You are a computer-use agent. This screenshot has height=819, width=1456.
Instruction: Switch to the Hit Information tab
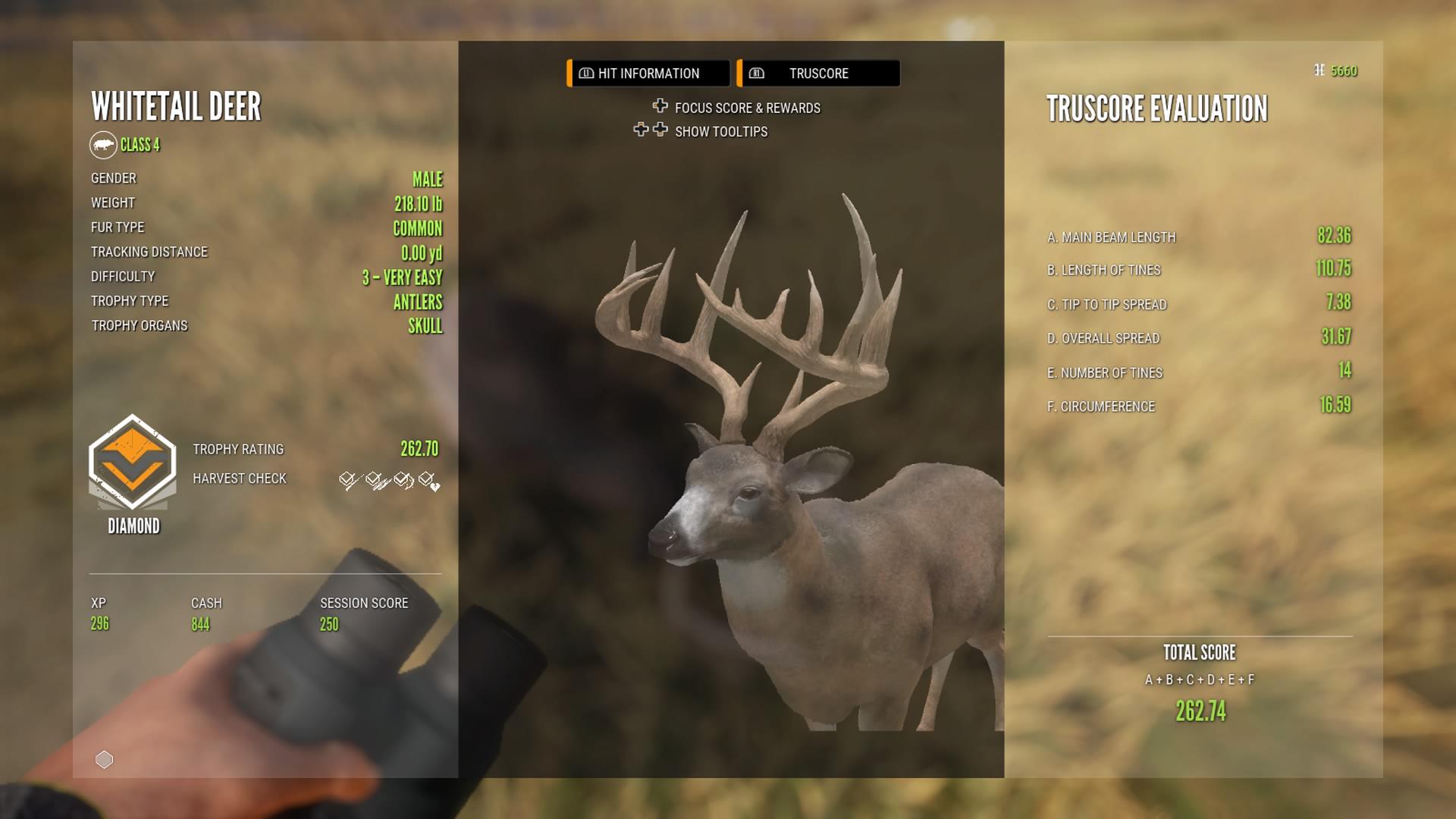coord(647,73)
